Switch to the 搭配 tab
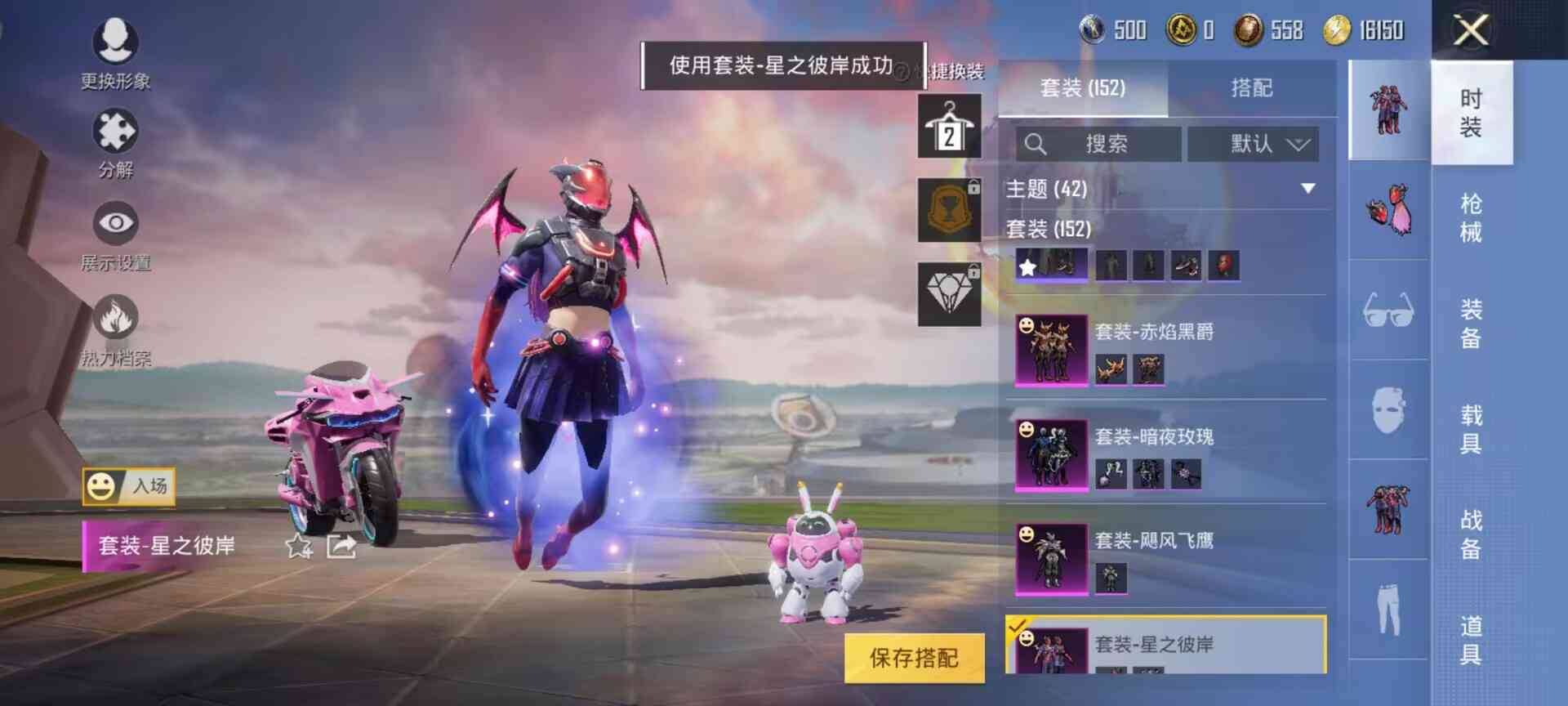The height and width of the screenshot is (706, 1568). (1254, 90)
